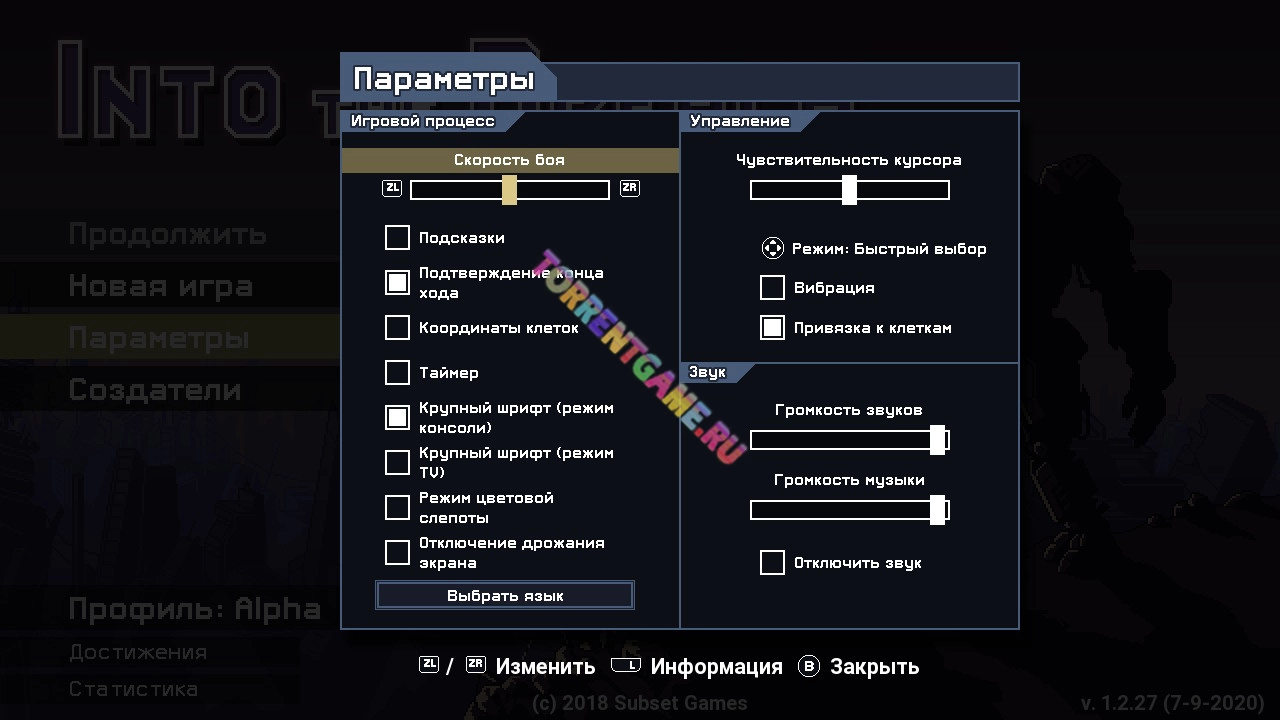This screenshot has height=720, width=1280.
Task: Click the ZR button icon beside battle speed slider
Action: (629, 187)
